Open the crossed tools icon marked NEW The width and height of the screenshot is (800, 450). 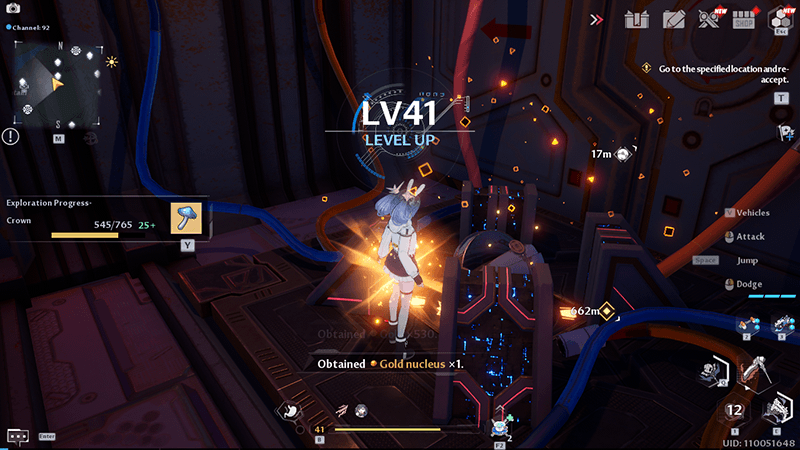(709, 19)
